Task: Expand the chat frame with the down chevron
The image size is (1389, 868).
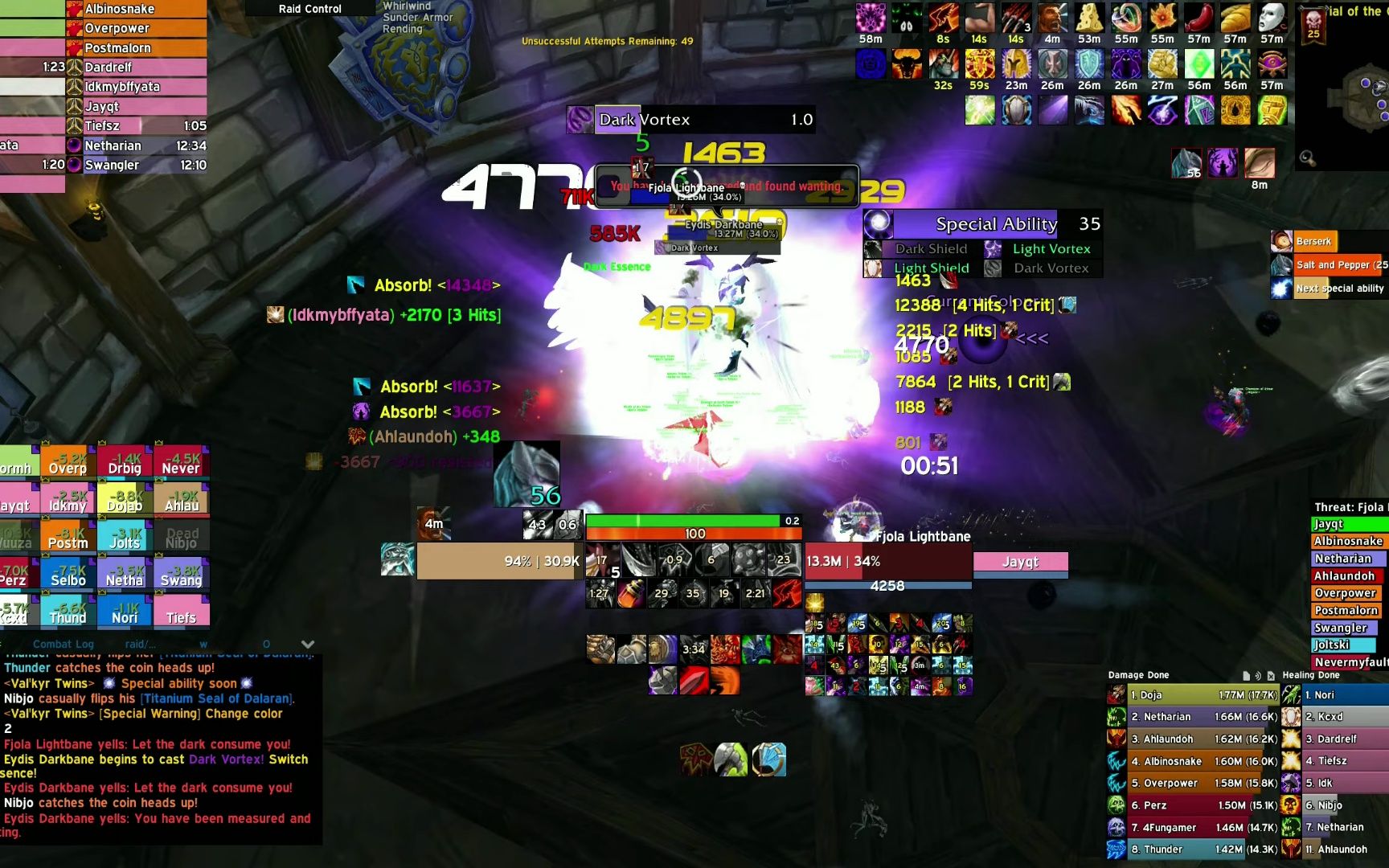Action: 307,644
